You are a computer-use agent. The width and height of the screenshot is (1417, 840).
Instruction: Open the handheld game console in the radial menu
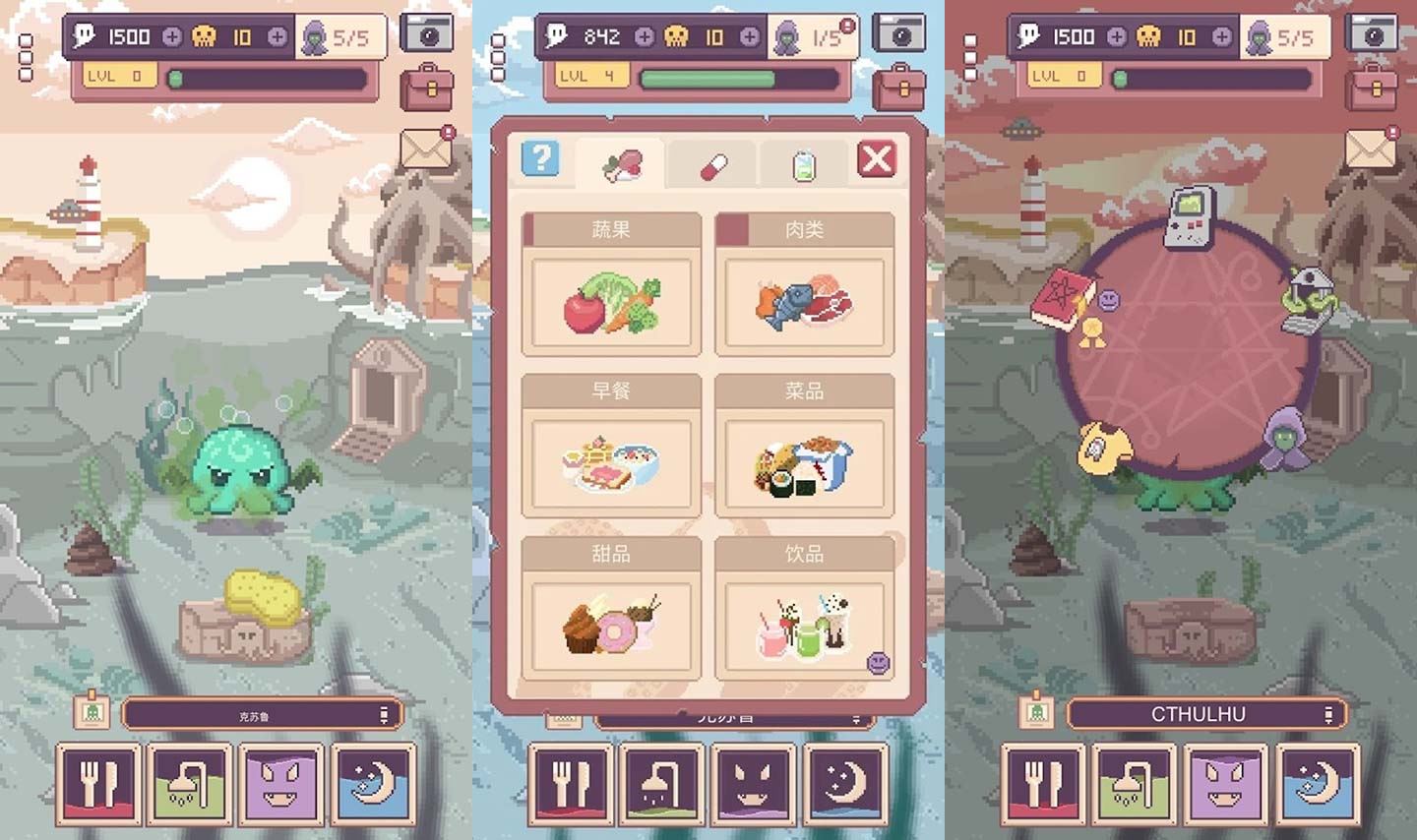coord(1189,217)
